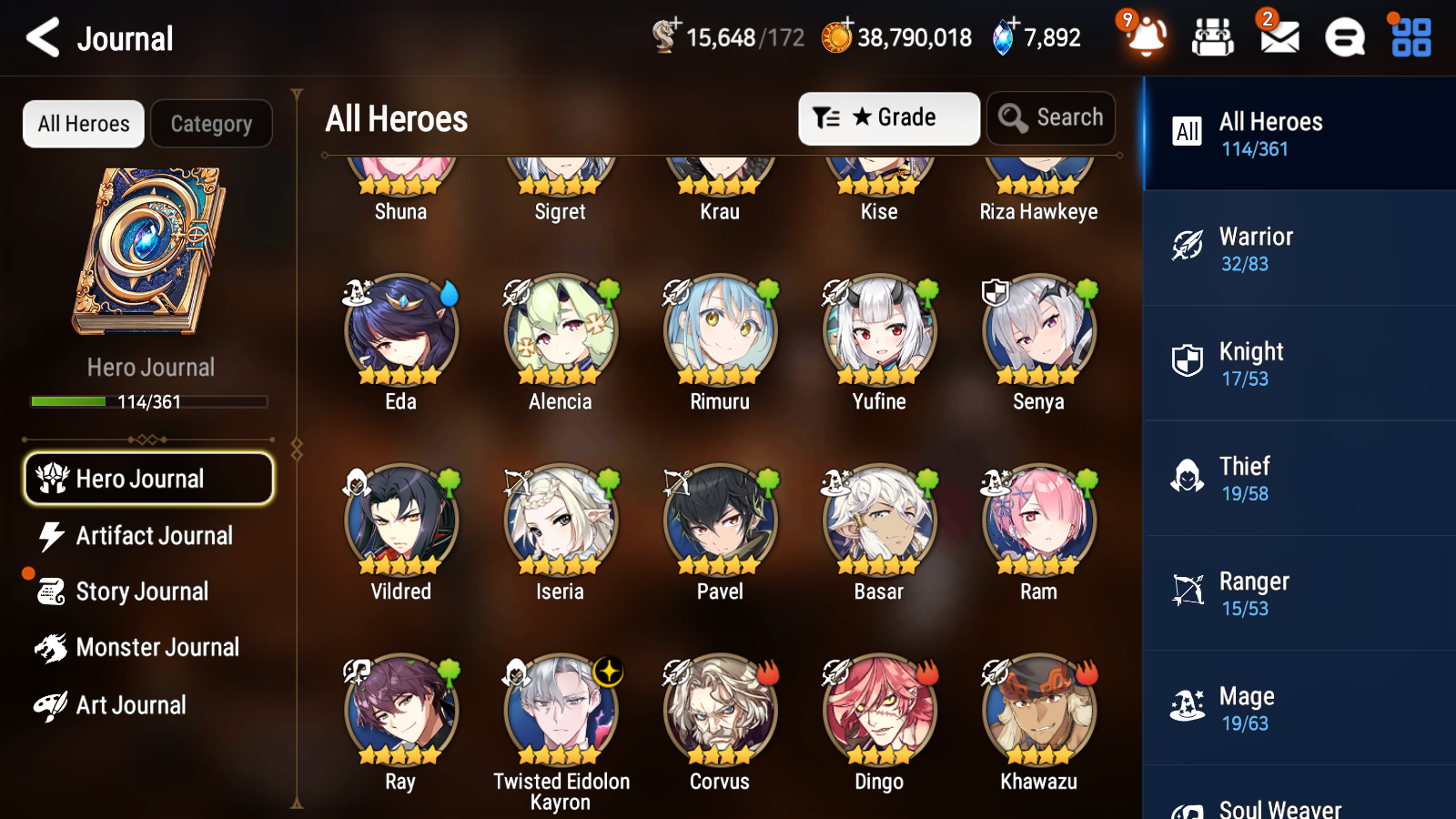Toggle the Ranger class filter
Screen dimensions: 1456x819
pos(1187,591)
